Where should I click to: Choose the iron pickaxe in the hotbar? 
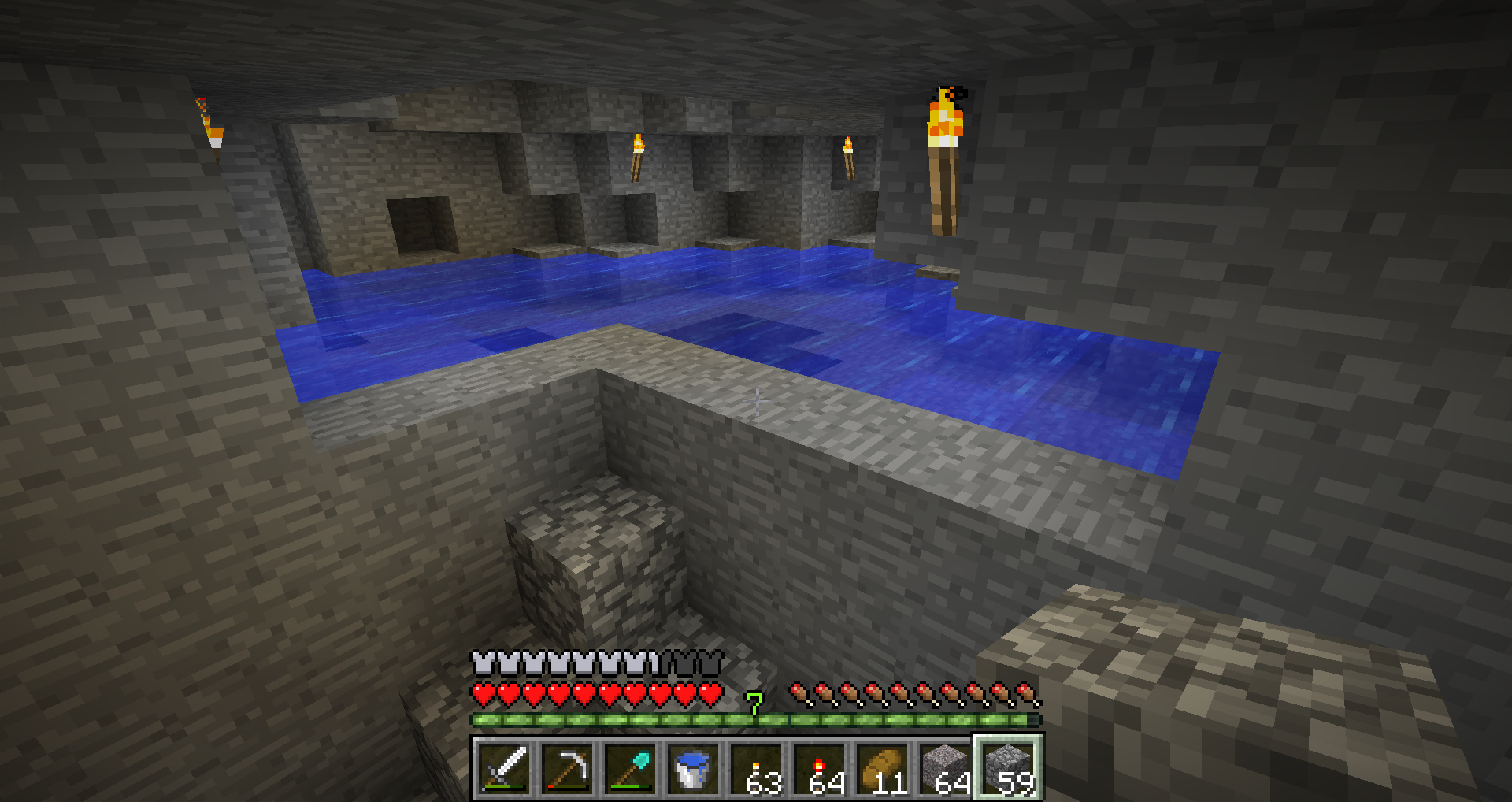[x=567, y=768]
